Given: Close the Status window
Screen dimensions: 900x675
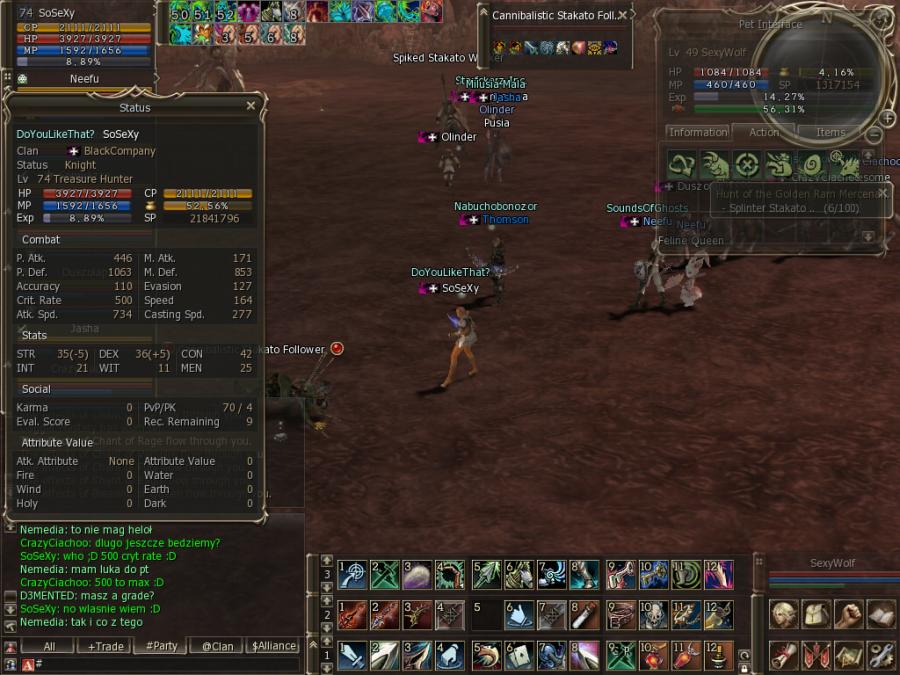Looking at the screenshot, I should point(251,105).
